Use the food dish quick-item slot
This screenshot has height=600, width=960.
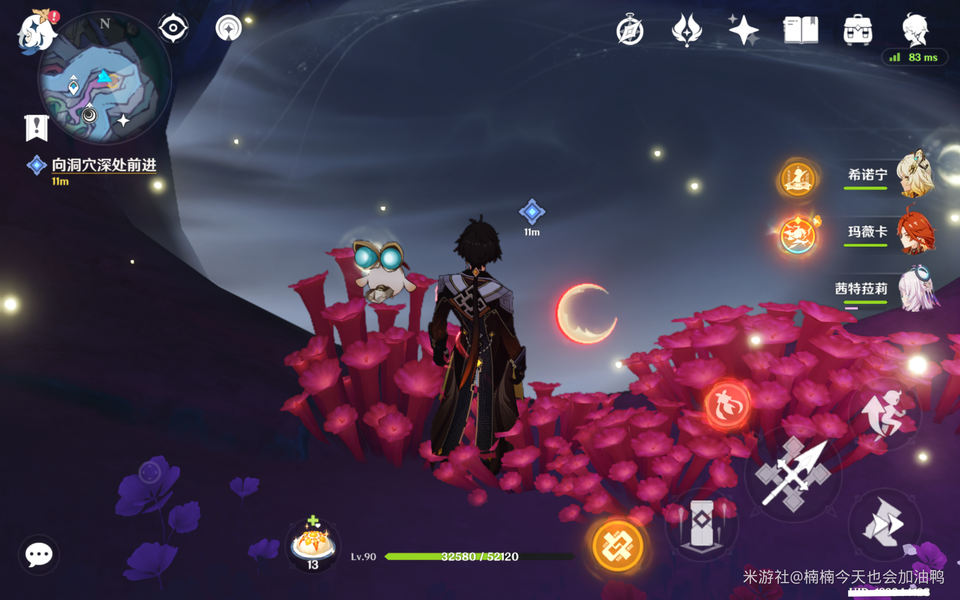pyautogui.click(x=312, y=543)
